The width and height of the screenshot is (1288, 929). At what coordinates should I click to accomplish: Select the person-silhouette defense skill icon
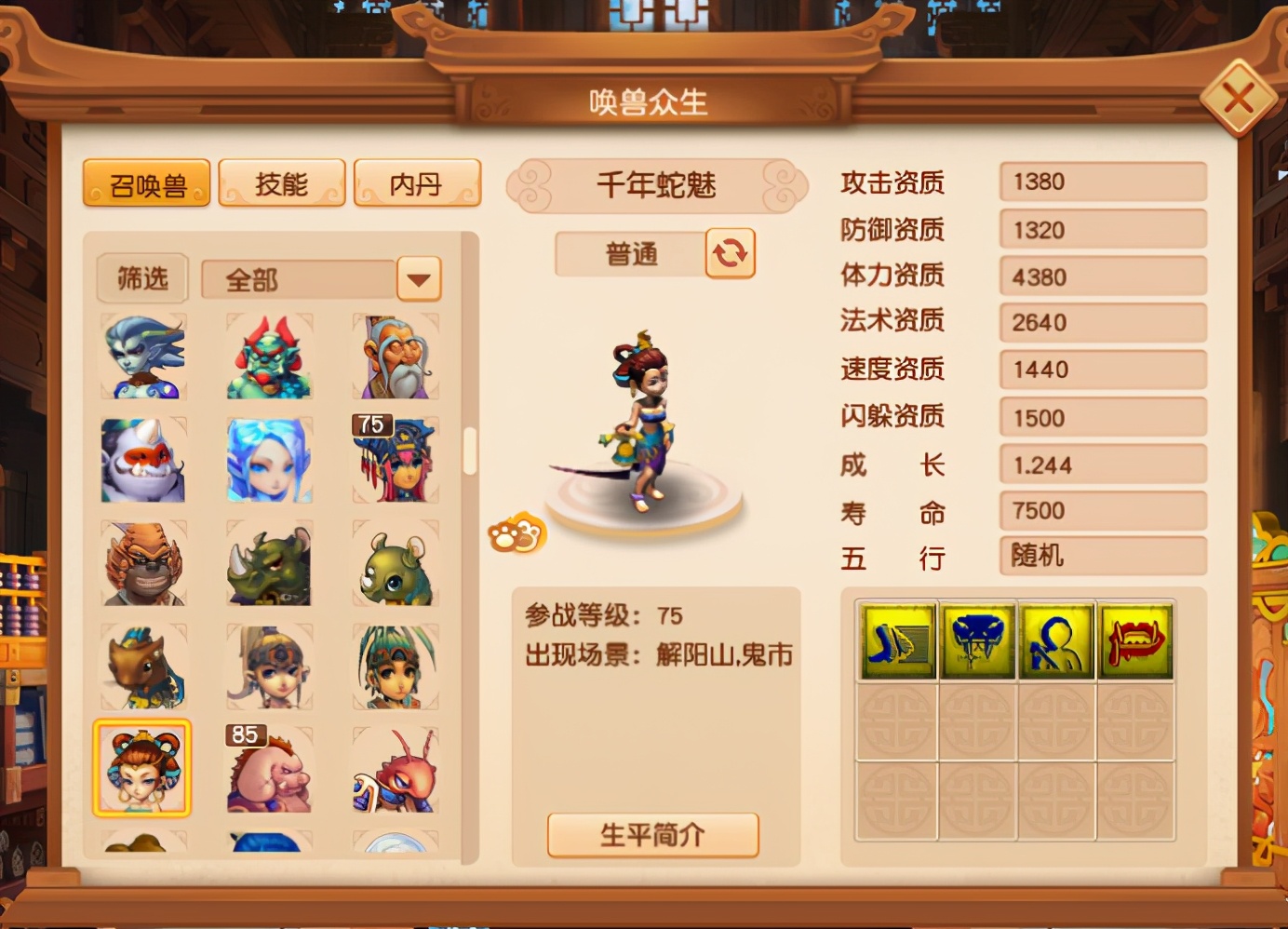1054,640
